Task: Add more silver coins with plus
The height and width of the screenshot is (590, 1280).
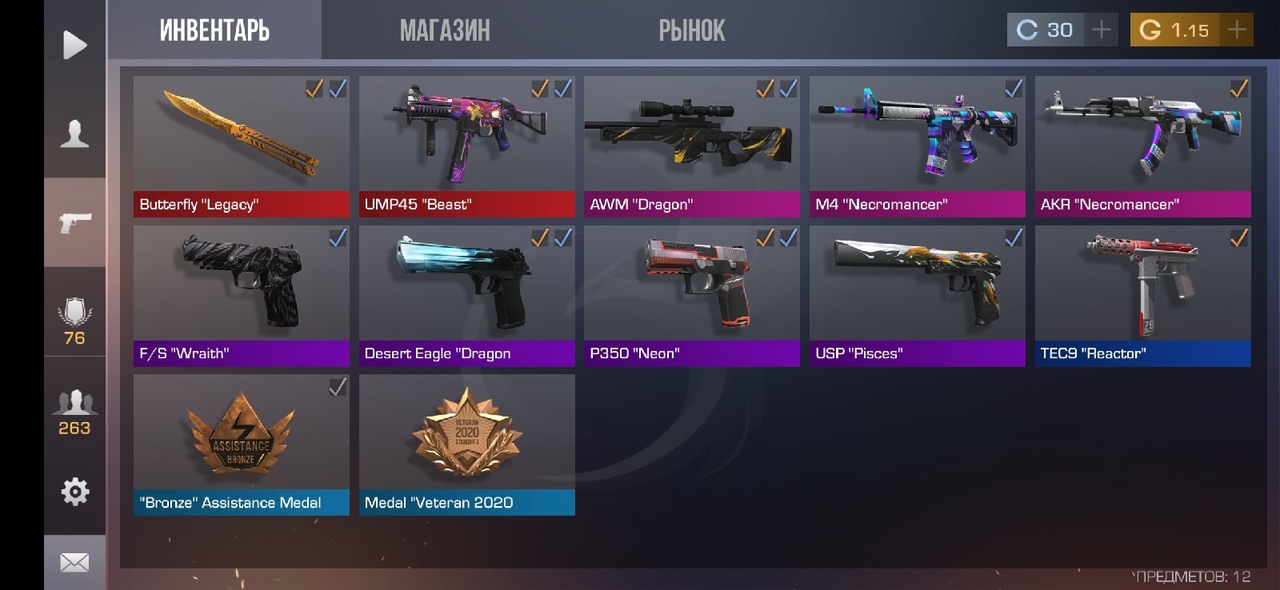Action: click(1101, 30)
